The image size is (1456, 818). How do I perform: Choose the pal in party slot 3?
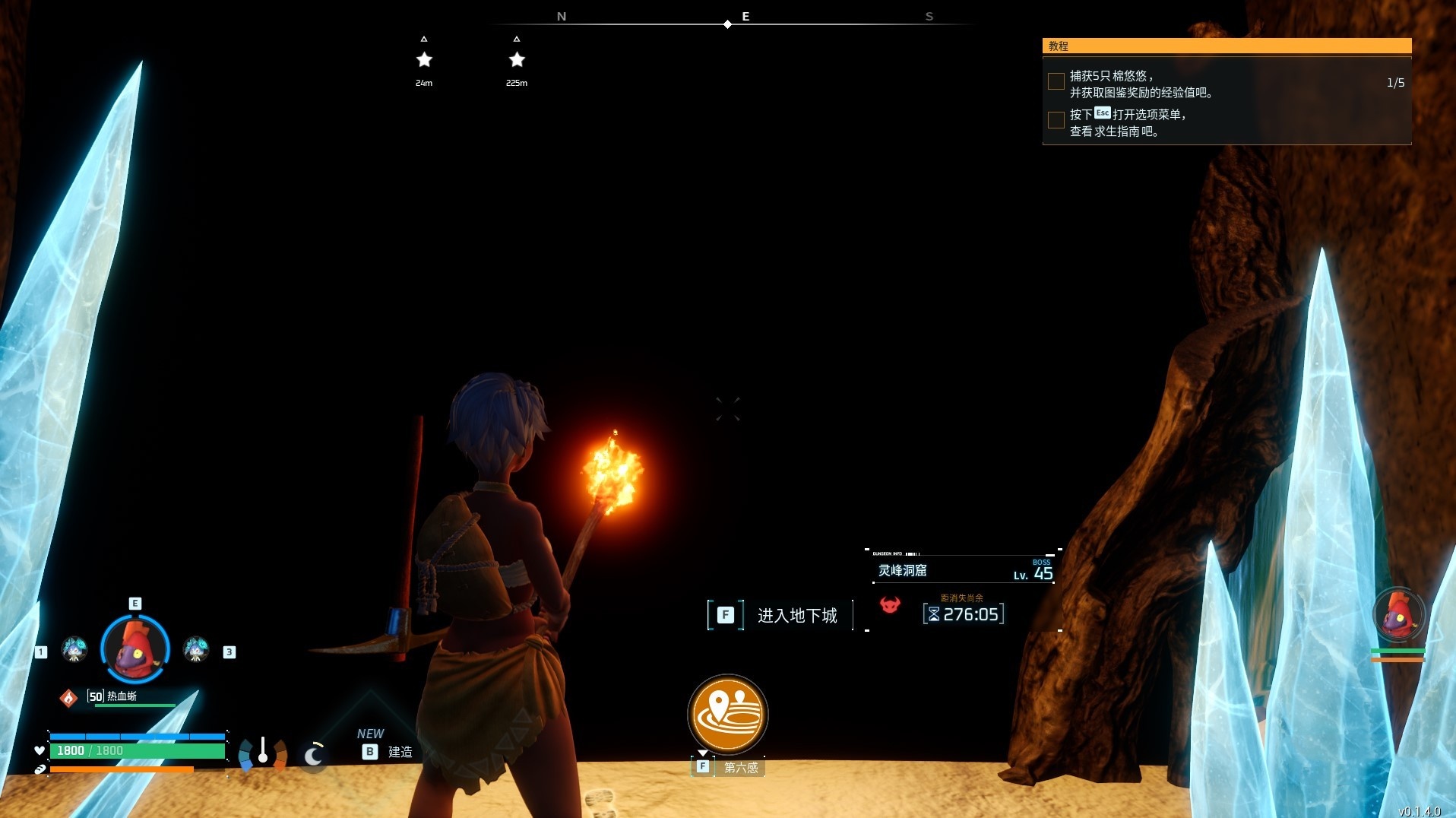coord(196,649)
